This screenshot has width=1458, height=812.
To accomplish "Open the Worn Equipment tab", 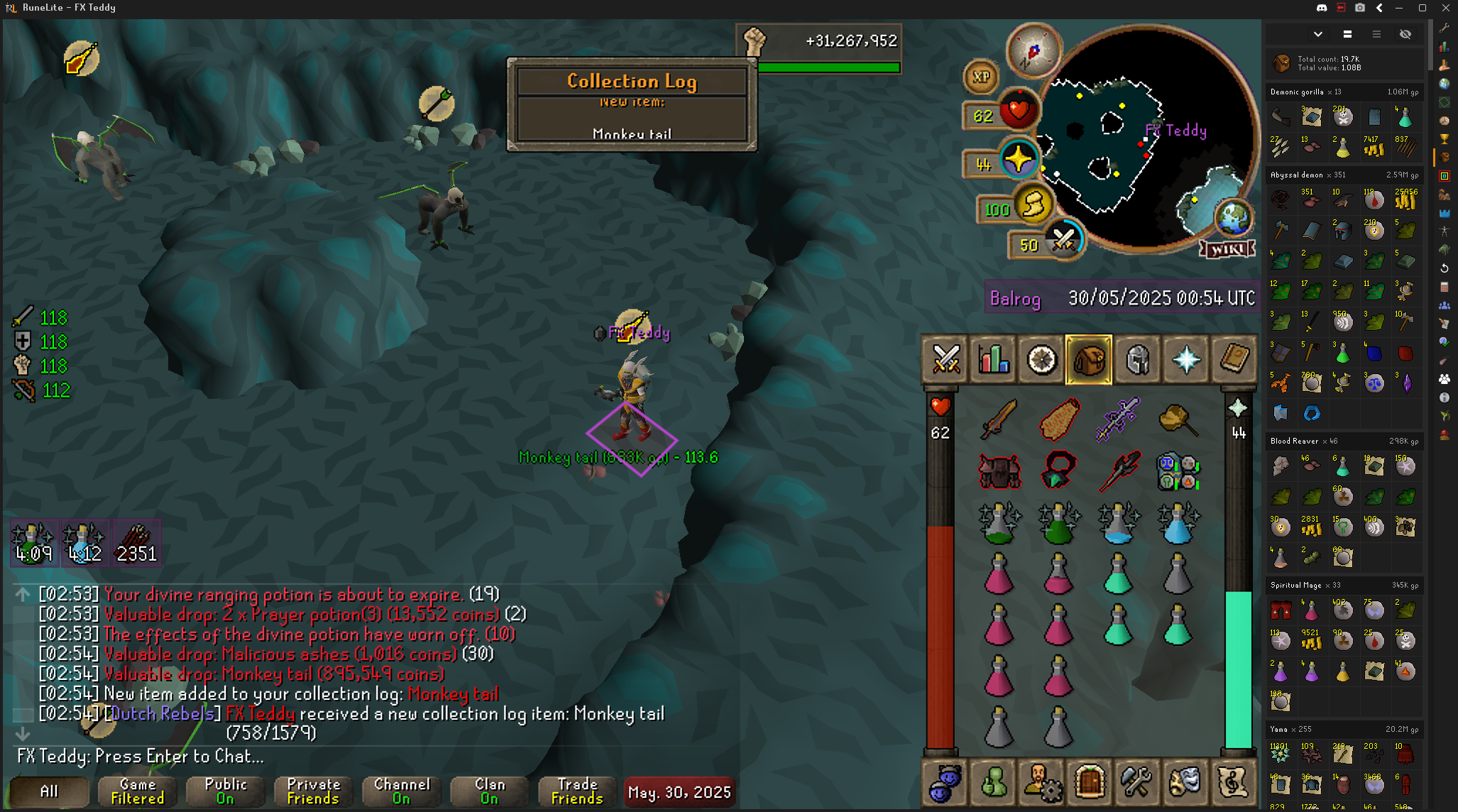I will (1137, 360).
